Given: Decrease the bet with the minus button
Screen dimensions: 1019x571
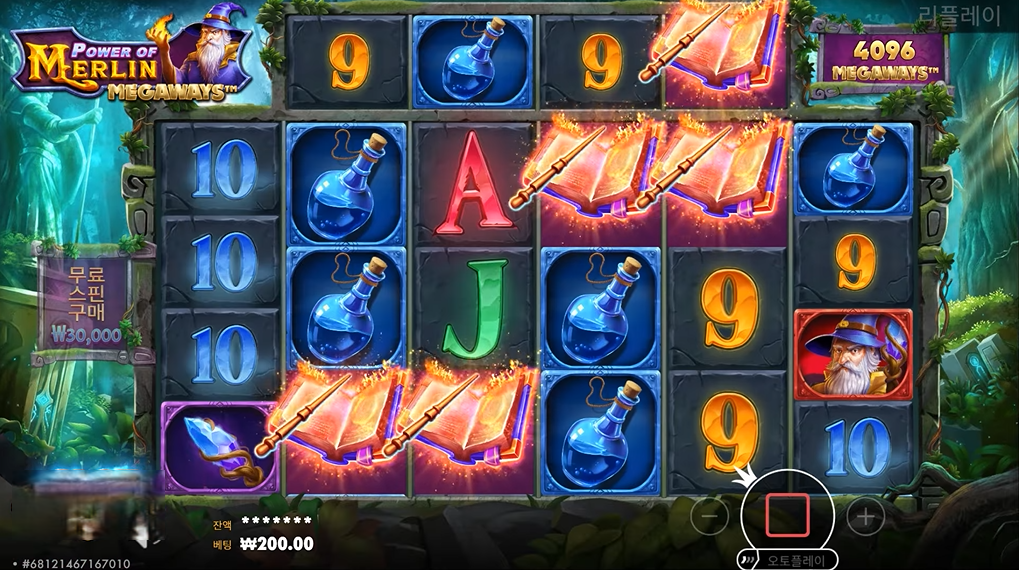Looking at the screenshot, I should pyautogui.click(x=709, y=516).
